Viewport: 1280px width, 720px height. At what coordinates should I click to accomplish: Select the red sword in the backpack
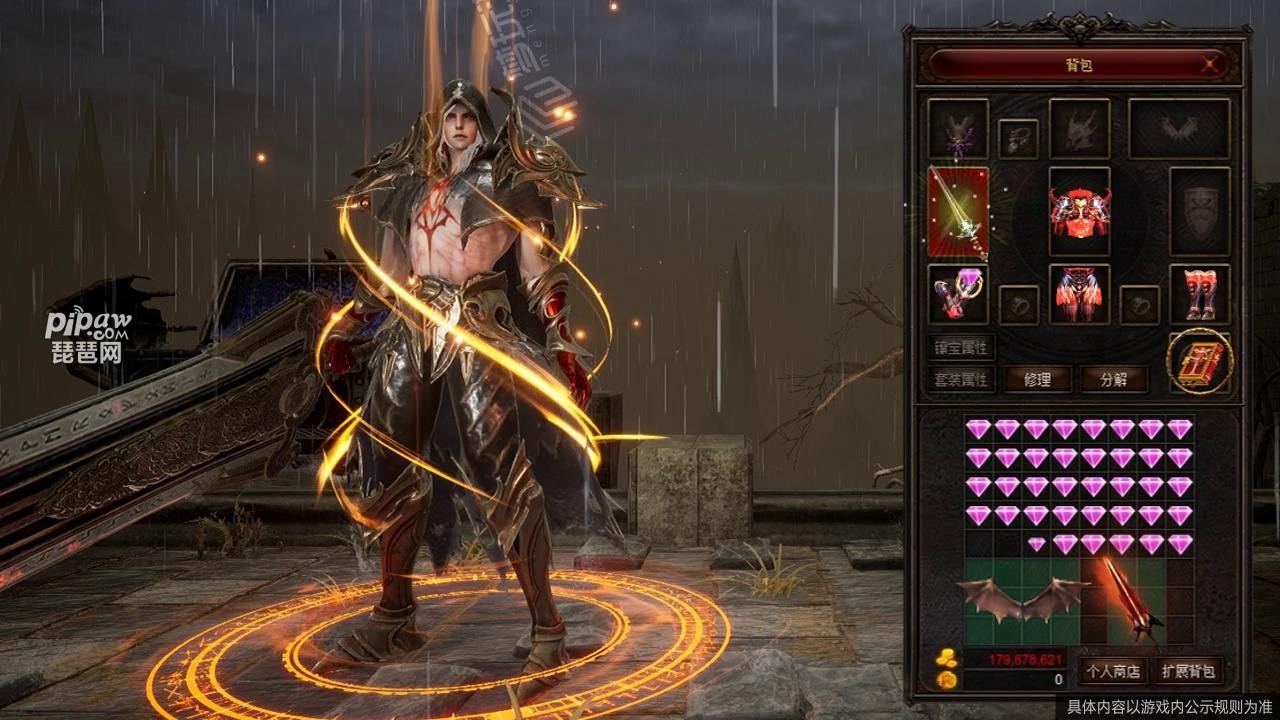[x=1125, y=599]
